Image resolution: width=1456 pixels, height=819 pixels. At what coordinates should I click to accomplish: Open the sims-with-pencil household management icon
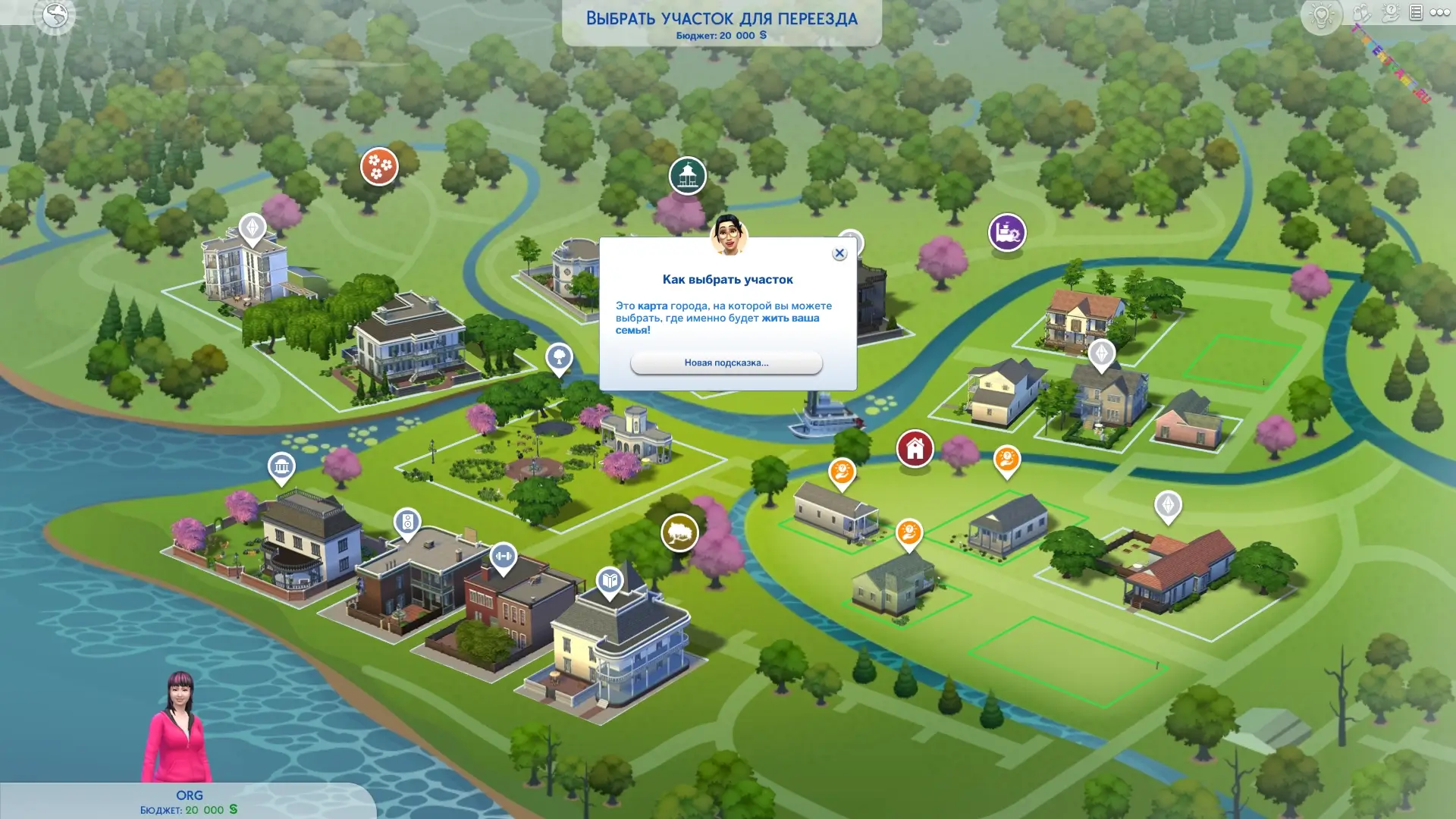pyautogui.click(x=1362, y=13)
